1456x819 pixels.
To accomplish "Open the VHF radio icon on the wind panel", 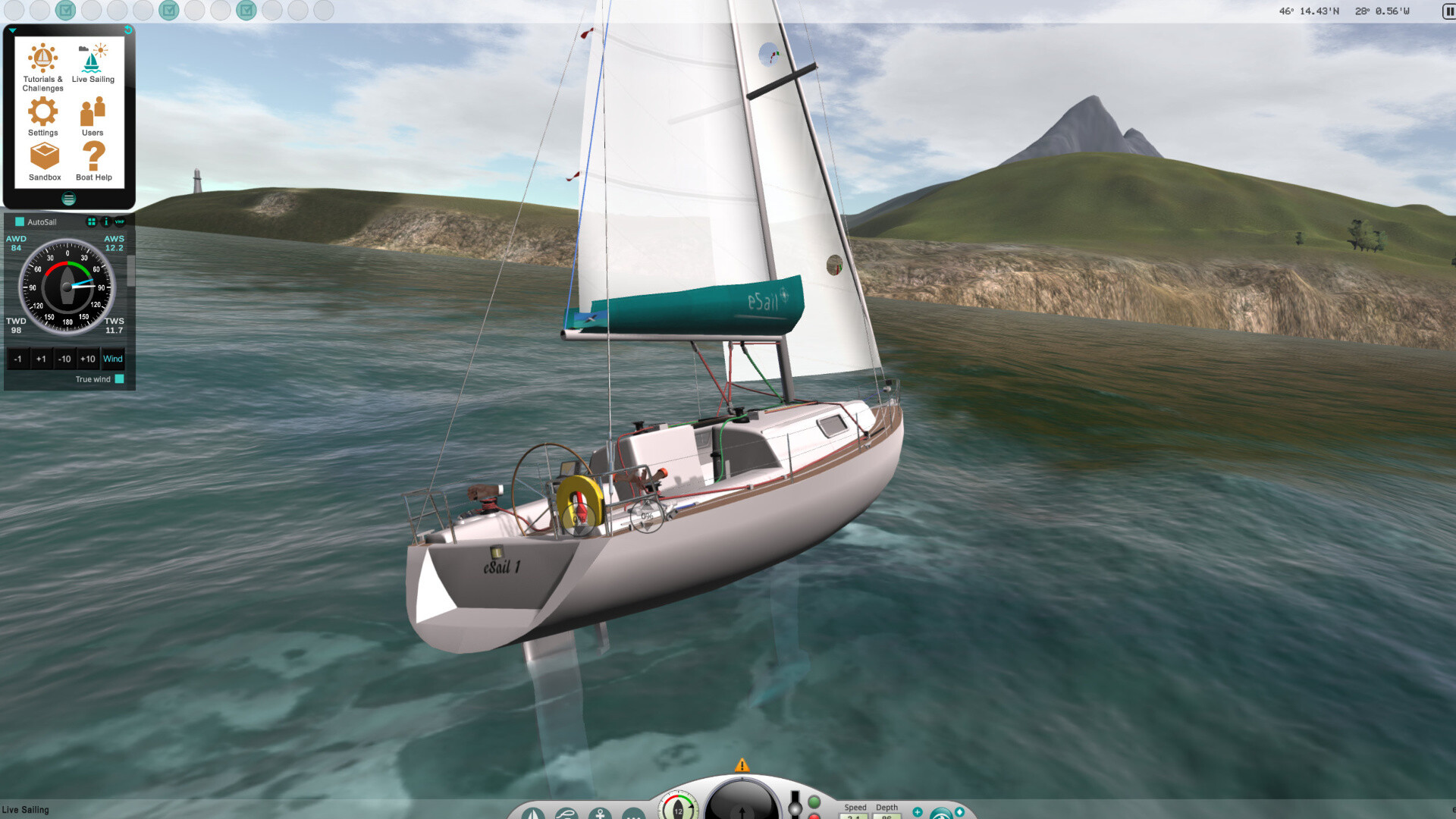I will point(119,222).
